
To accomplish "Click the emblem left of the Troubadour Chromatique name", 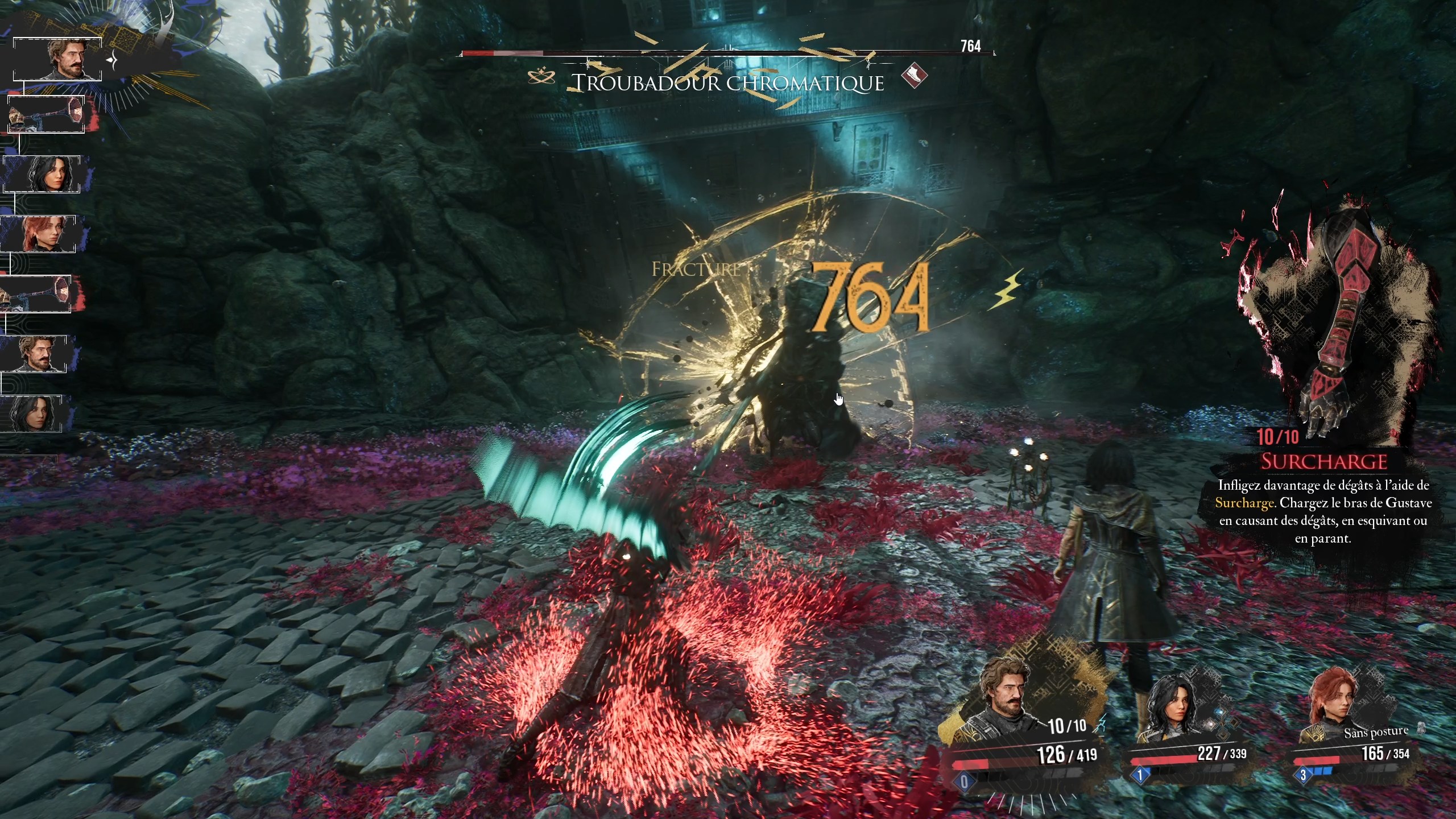I will click(541, 76).
